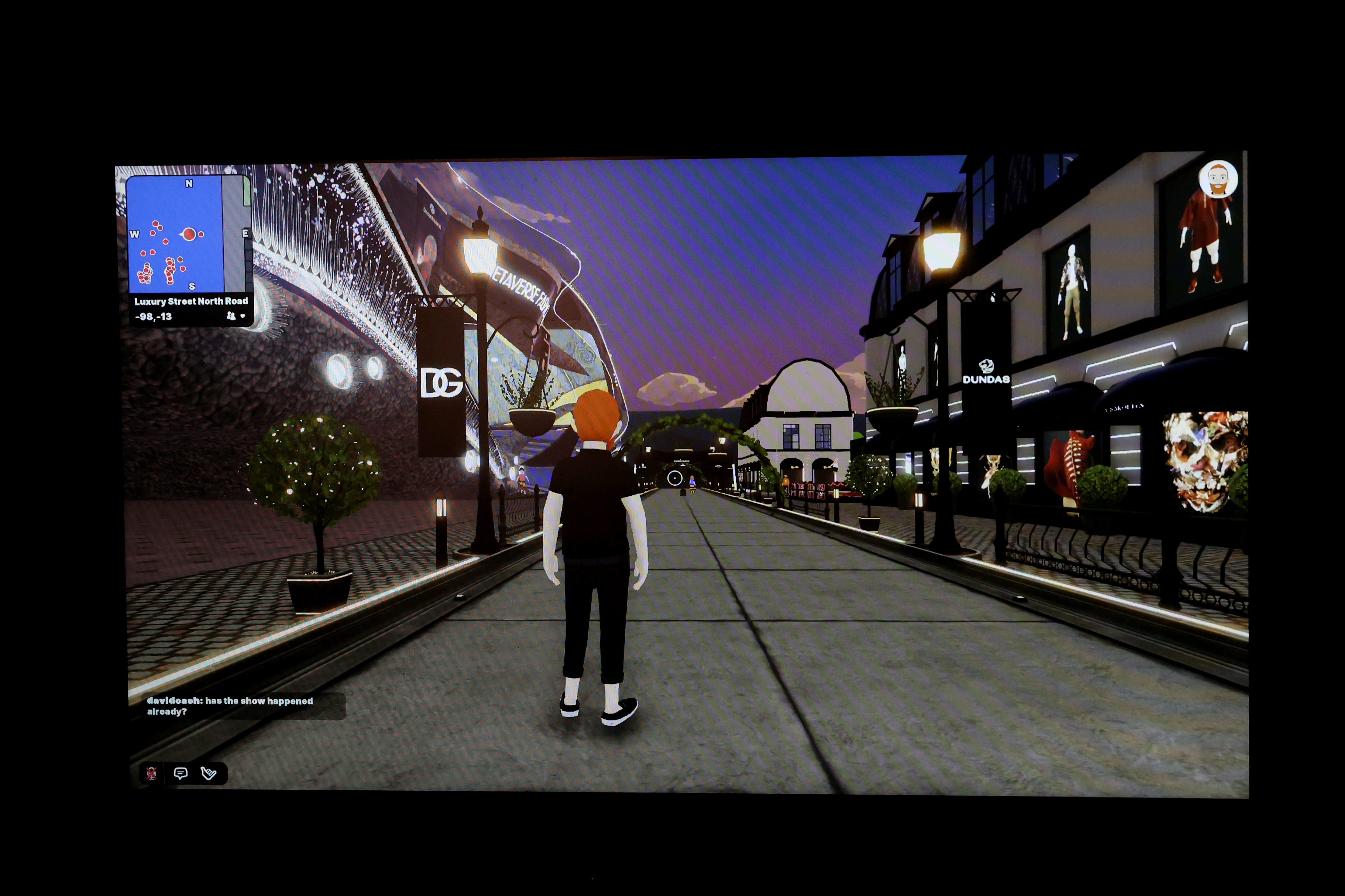Click davidoash's chat message

point(230,706)
